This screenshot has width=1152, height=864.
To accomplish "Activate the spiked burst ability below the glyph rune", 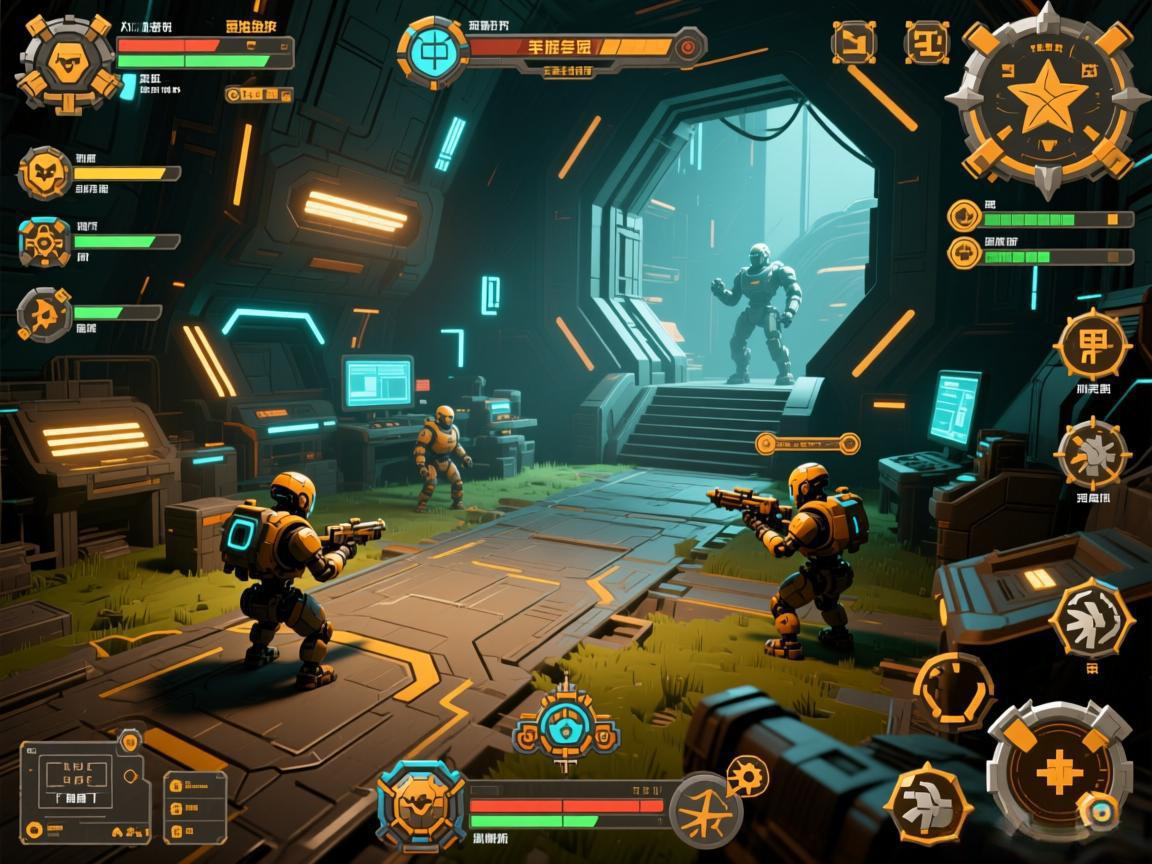I will (1092, 454).
